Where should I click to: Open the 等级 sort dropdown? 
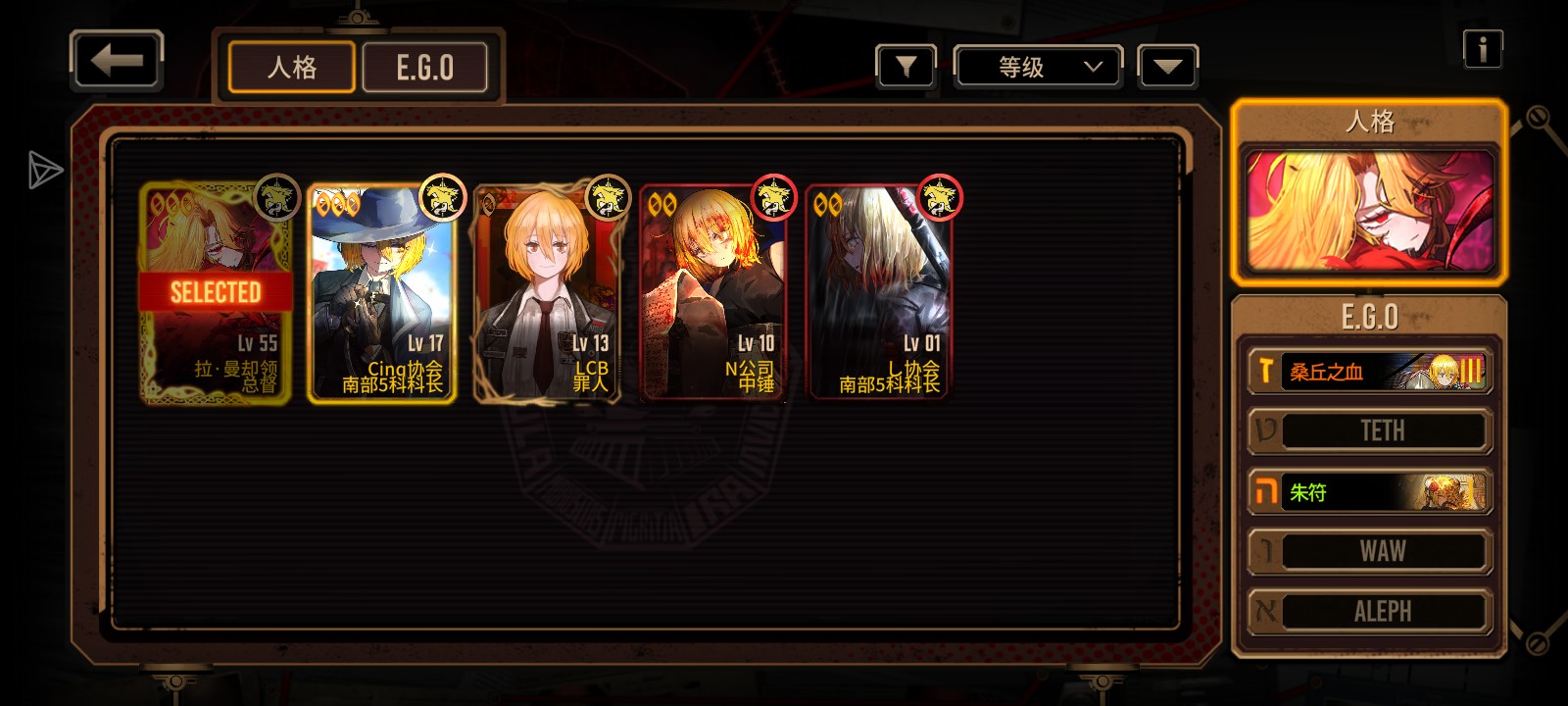[x=1038, y=67]
